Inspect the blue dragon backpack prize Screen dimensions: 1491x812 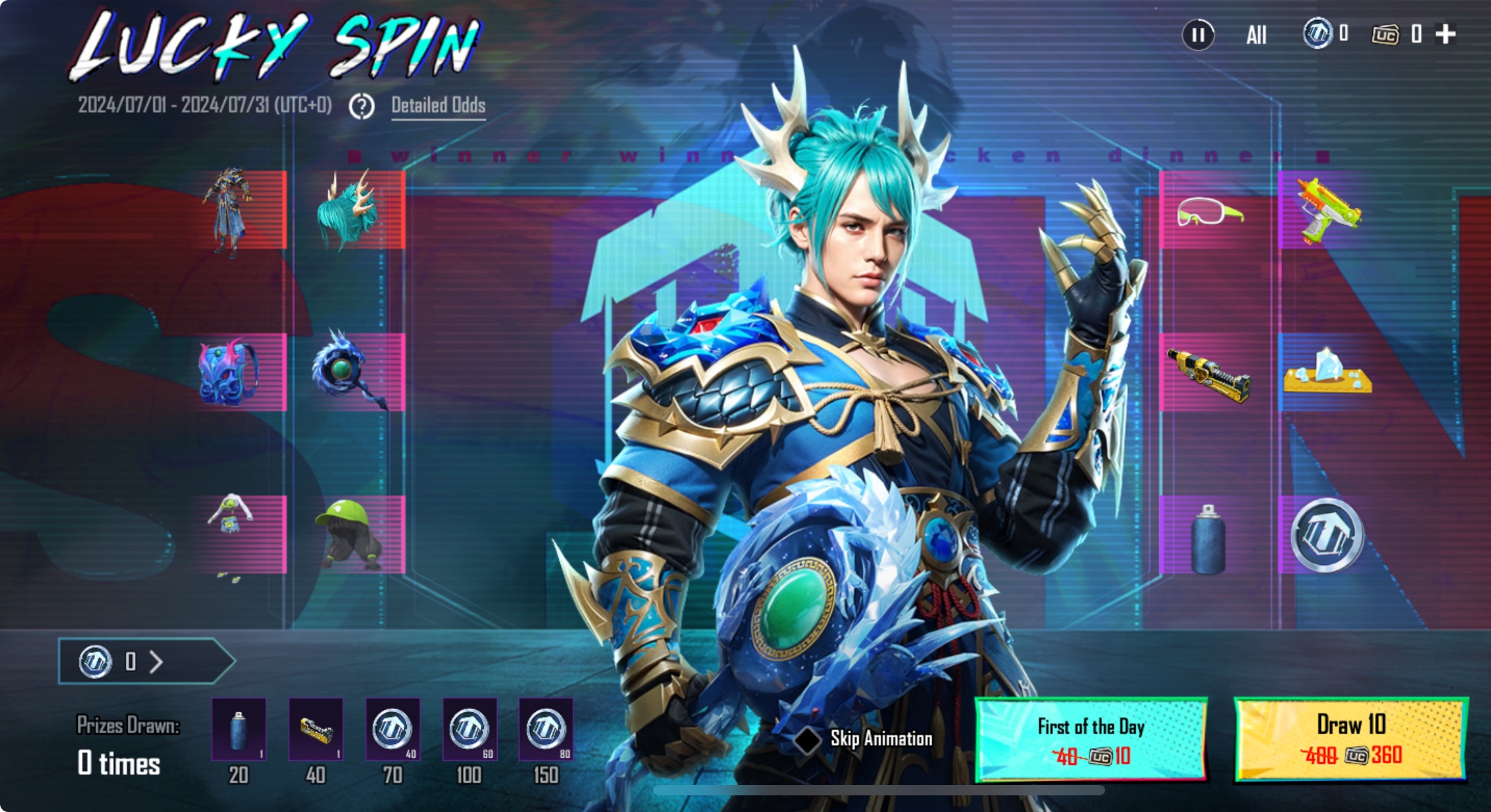(x=230, y=373)
